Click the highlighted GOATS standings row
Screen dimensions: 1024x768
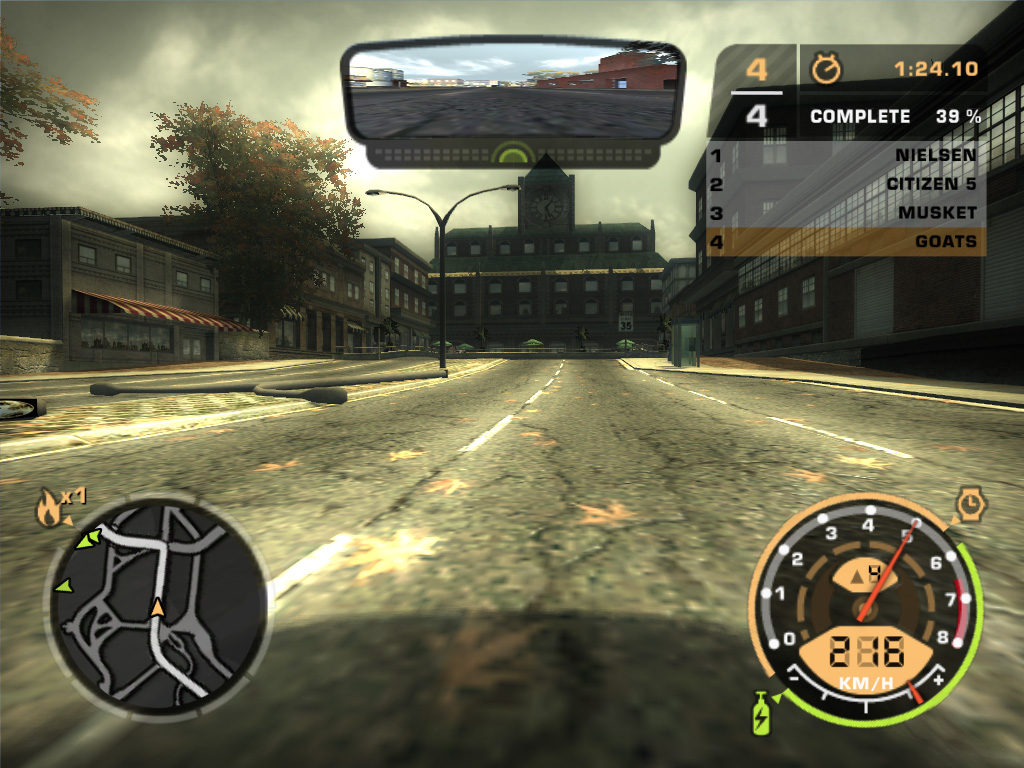pyautogui.click(x=846, y=241)
